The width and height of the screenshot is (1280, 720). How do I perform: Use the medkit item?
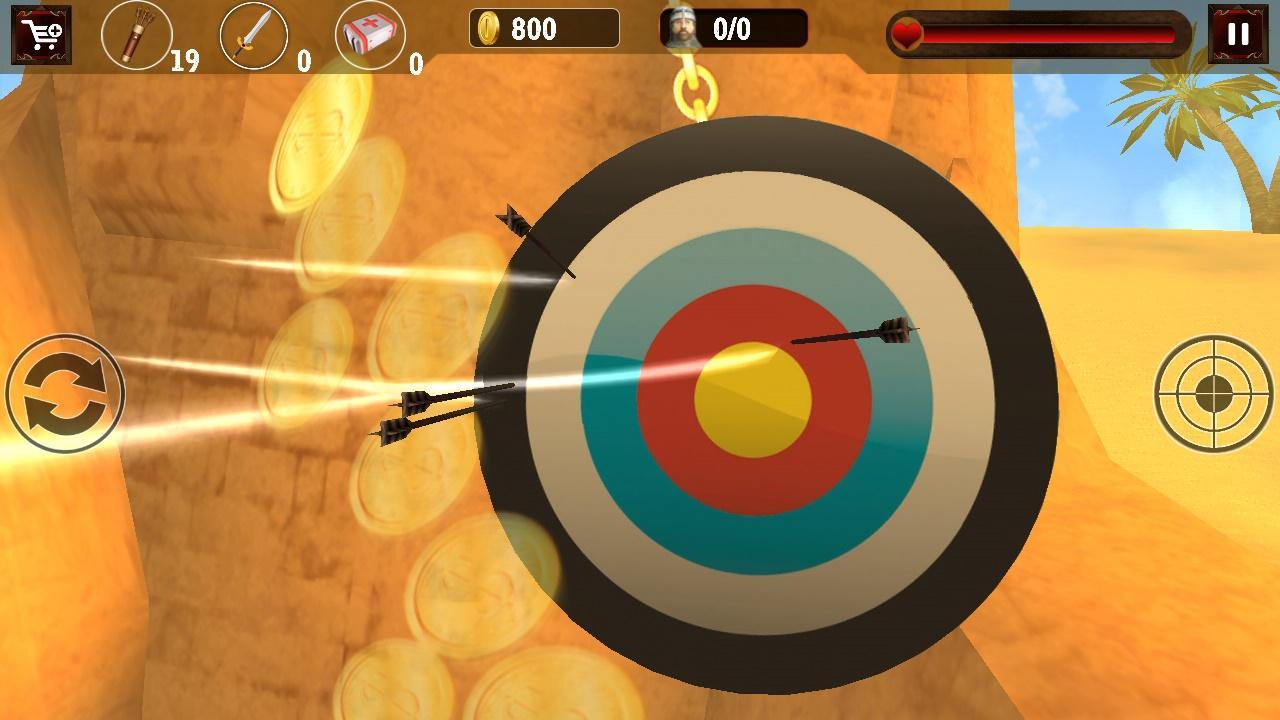[369, 36]
